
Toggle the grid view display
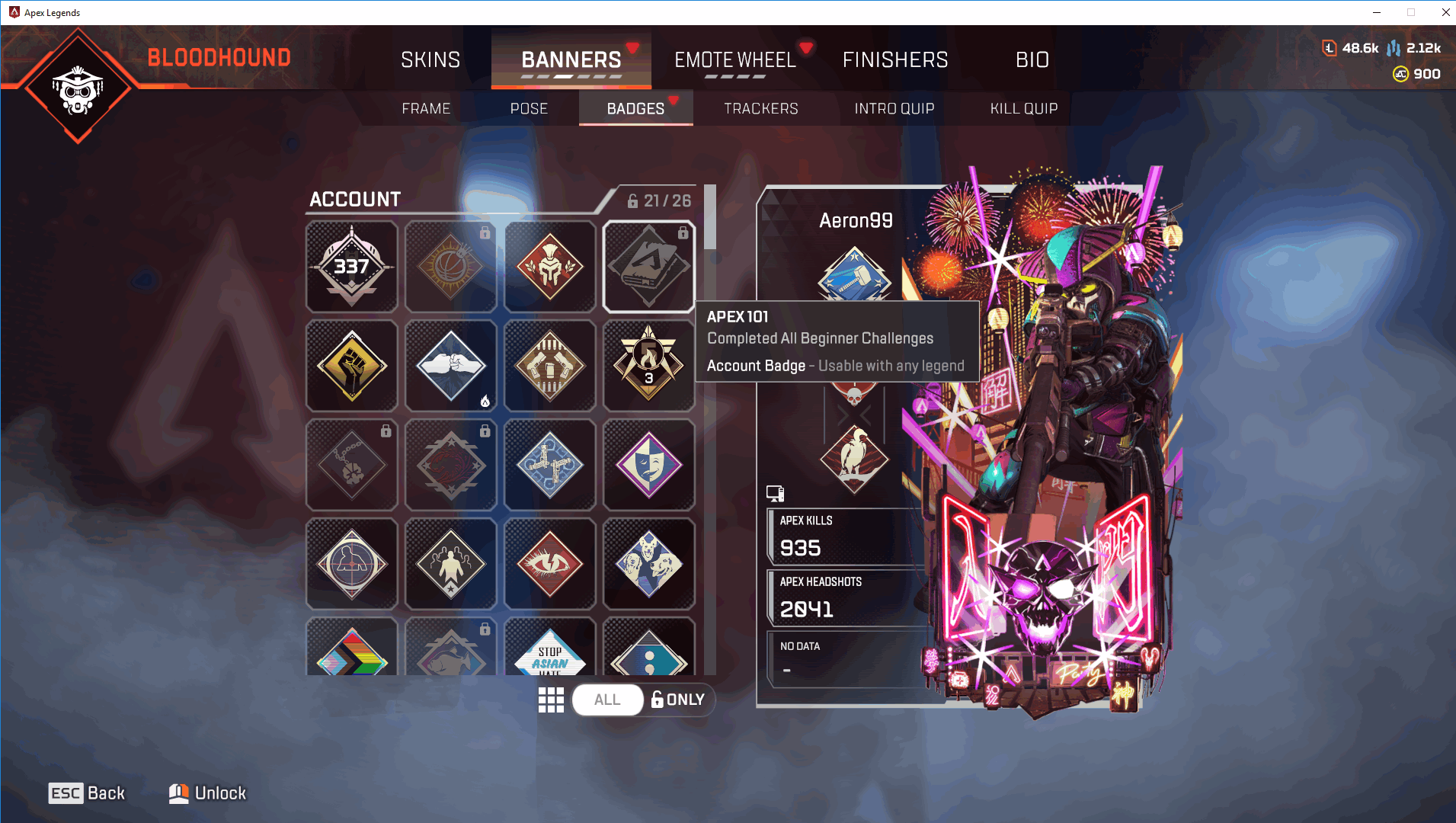551,700
